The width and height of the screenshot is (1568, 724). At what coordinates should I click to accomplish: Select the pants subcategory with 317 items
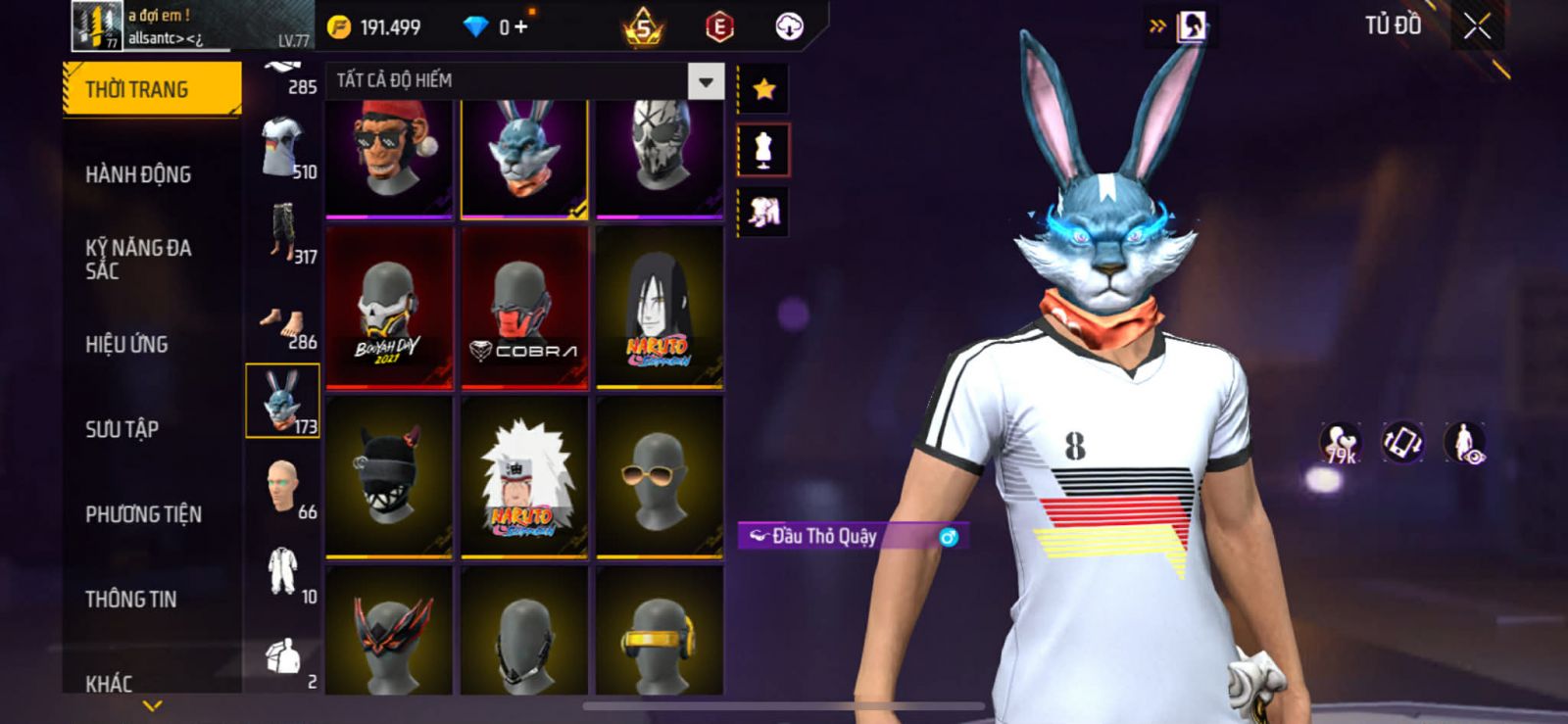tap(284, 233)
